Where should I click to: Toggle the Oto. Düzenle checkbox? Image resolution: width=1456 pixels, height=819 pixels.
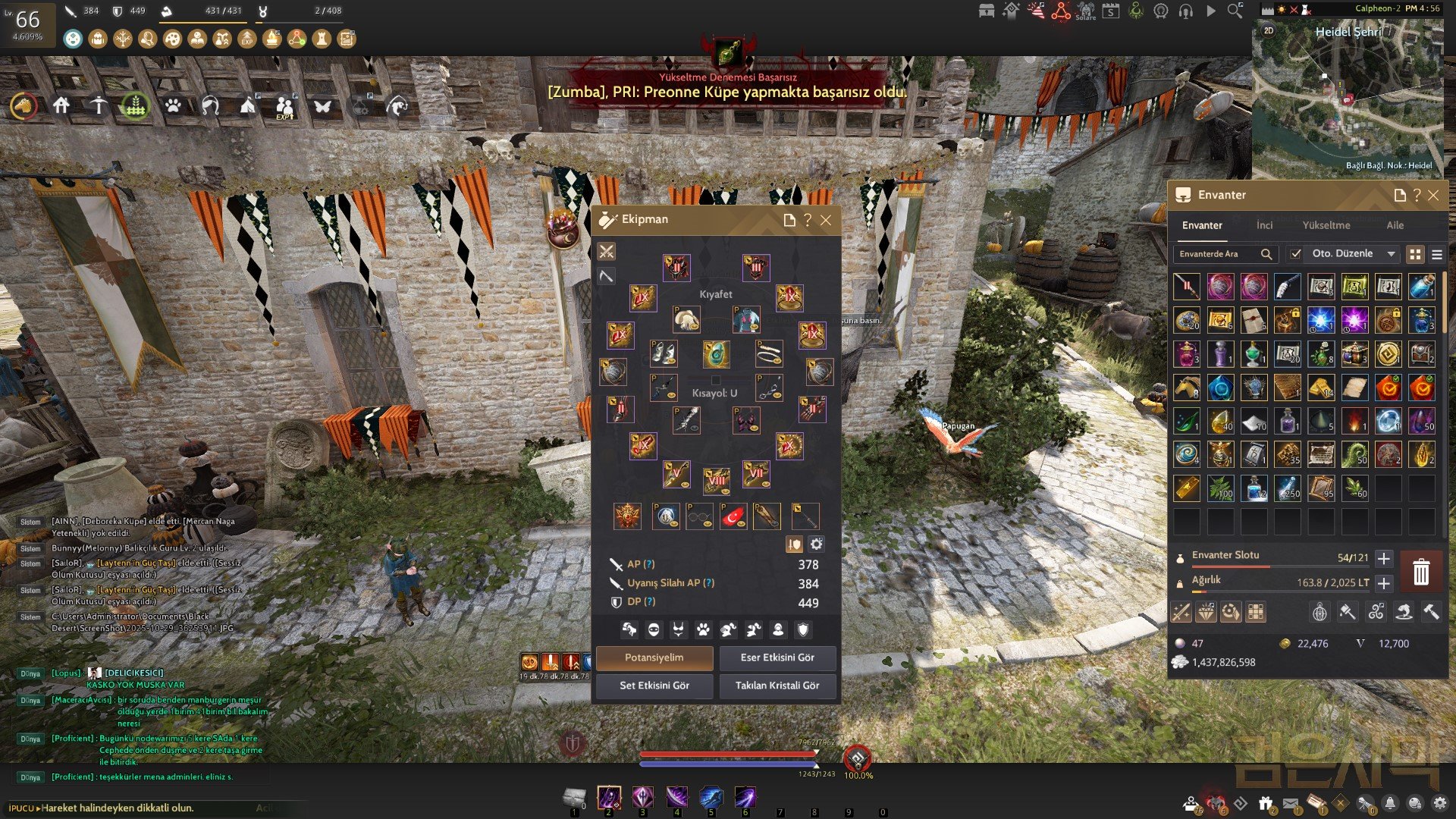tap(1296, 254)
